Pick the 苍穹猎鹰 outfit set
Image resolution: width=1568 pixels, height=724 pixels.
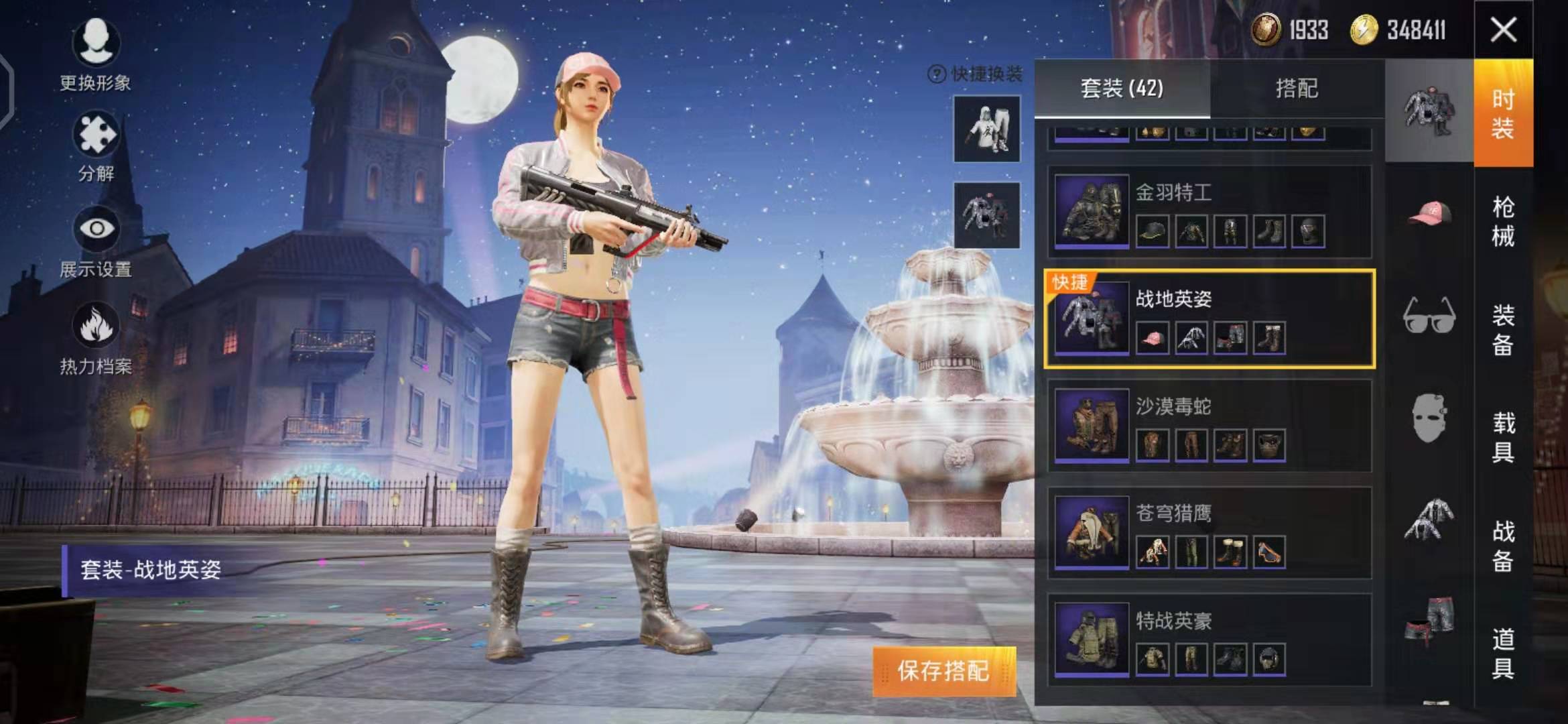click(1210, 533)
